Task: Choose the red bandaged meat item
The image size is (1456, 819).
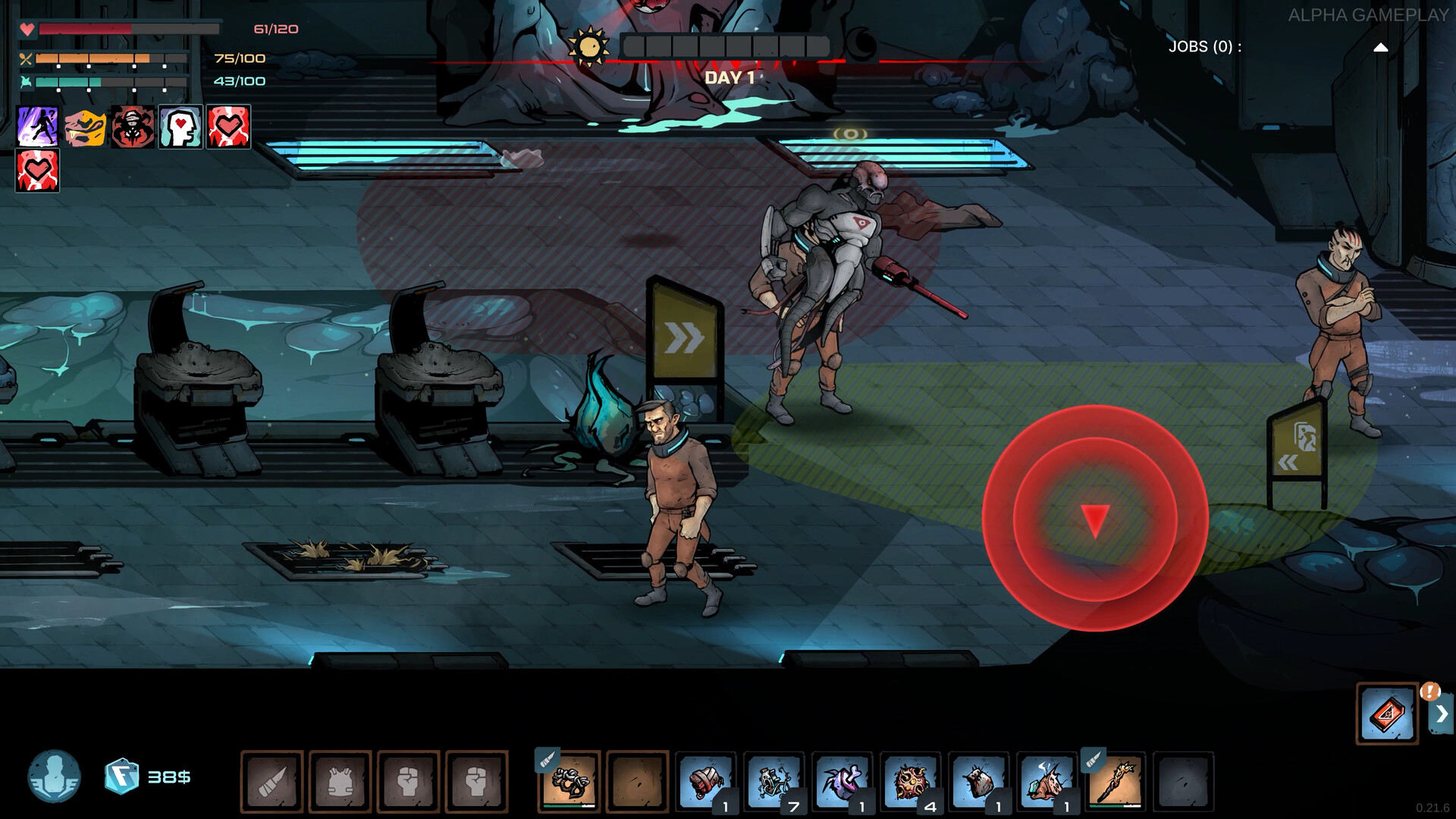Action: [x=705, y=781]
